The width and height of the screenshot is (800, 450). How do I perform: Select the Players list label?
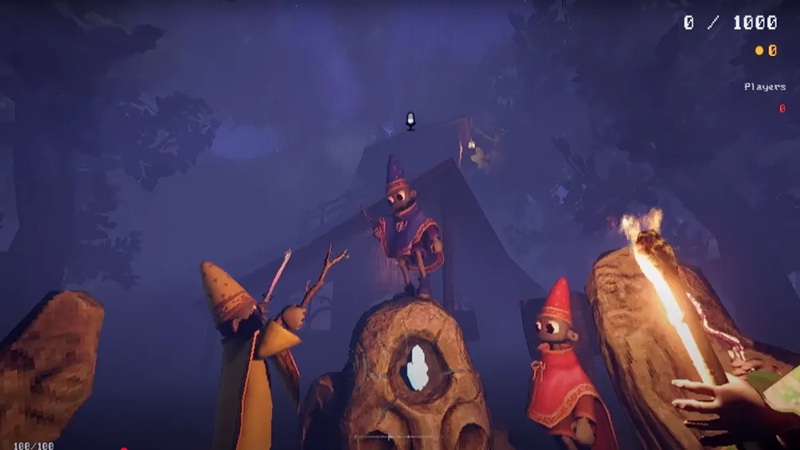tap(764, 87)
